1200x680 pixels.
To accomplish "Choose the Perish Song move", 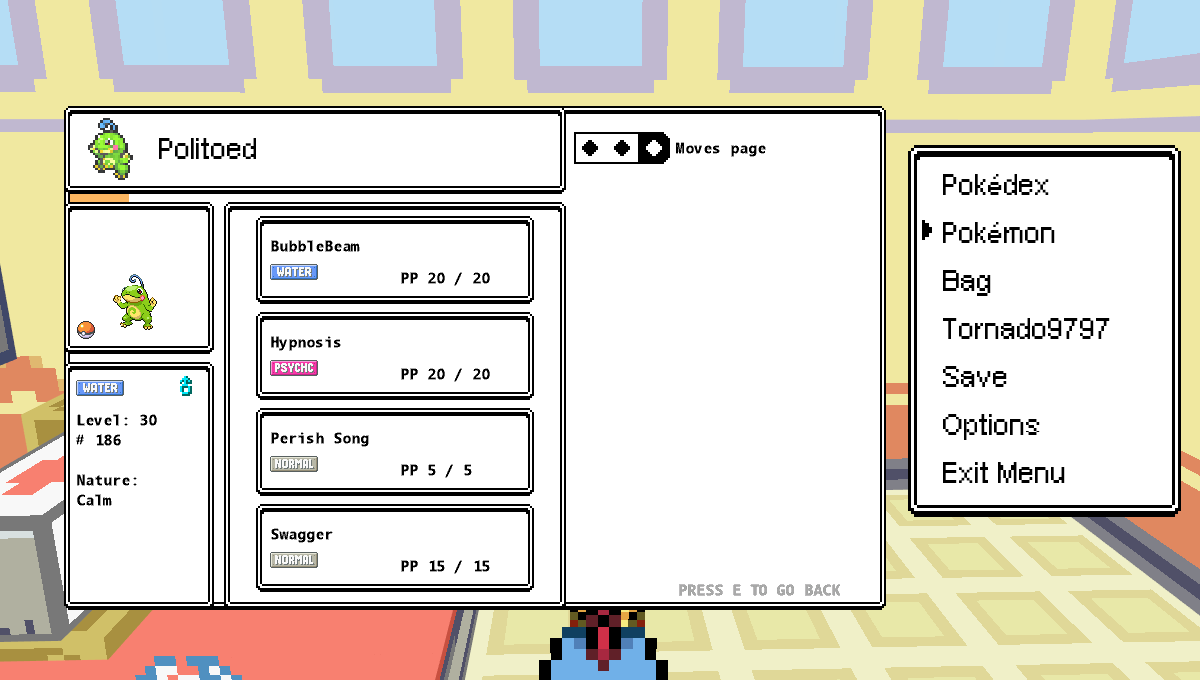I will click(395, 452).
